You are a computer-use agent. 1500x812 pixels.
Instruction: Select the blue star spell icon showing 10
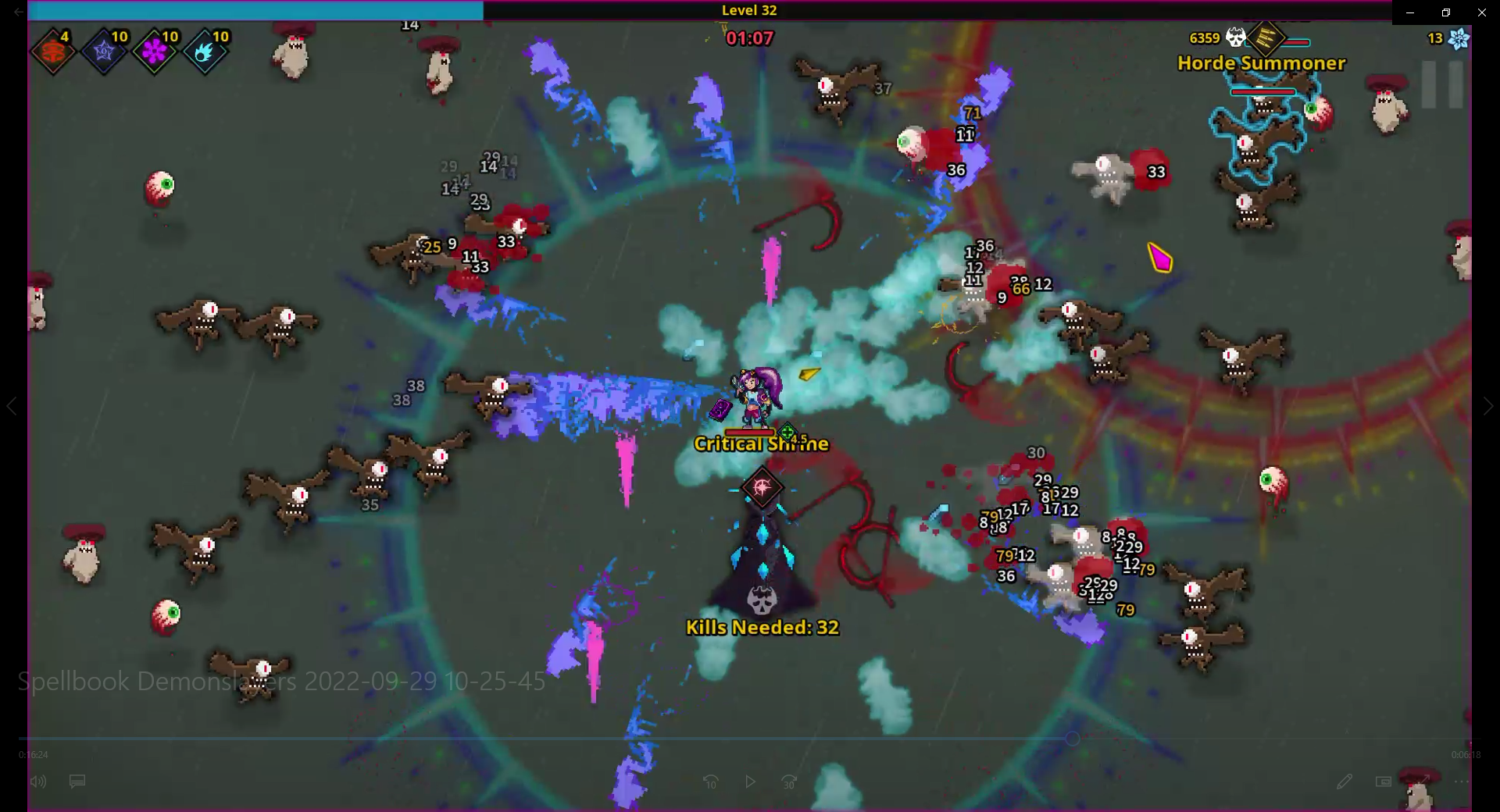pos(103,51)
